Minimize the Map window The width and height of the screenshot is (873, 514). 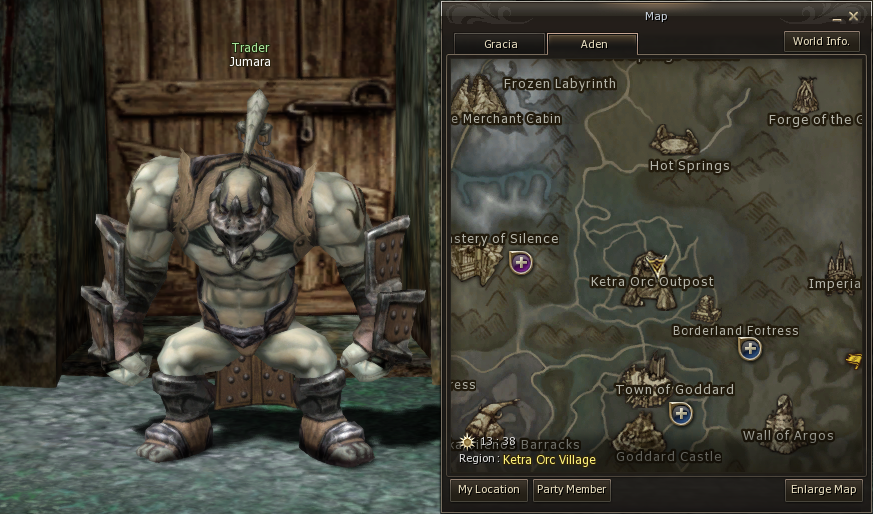pyautogui.click(x=835, y=17)
